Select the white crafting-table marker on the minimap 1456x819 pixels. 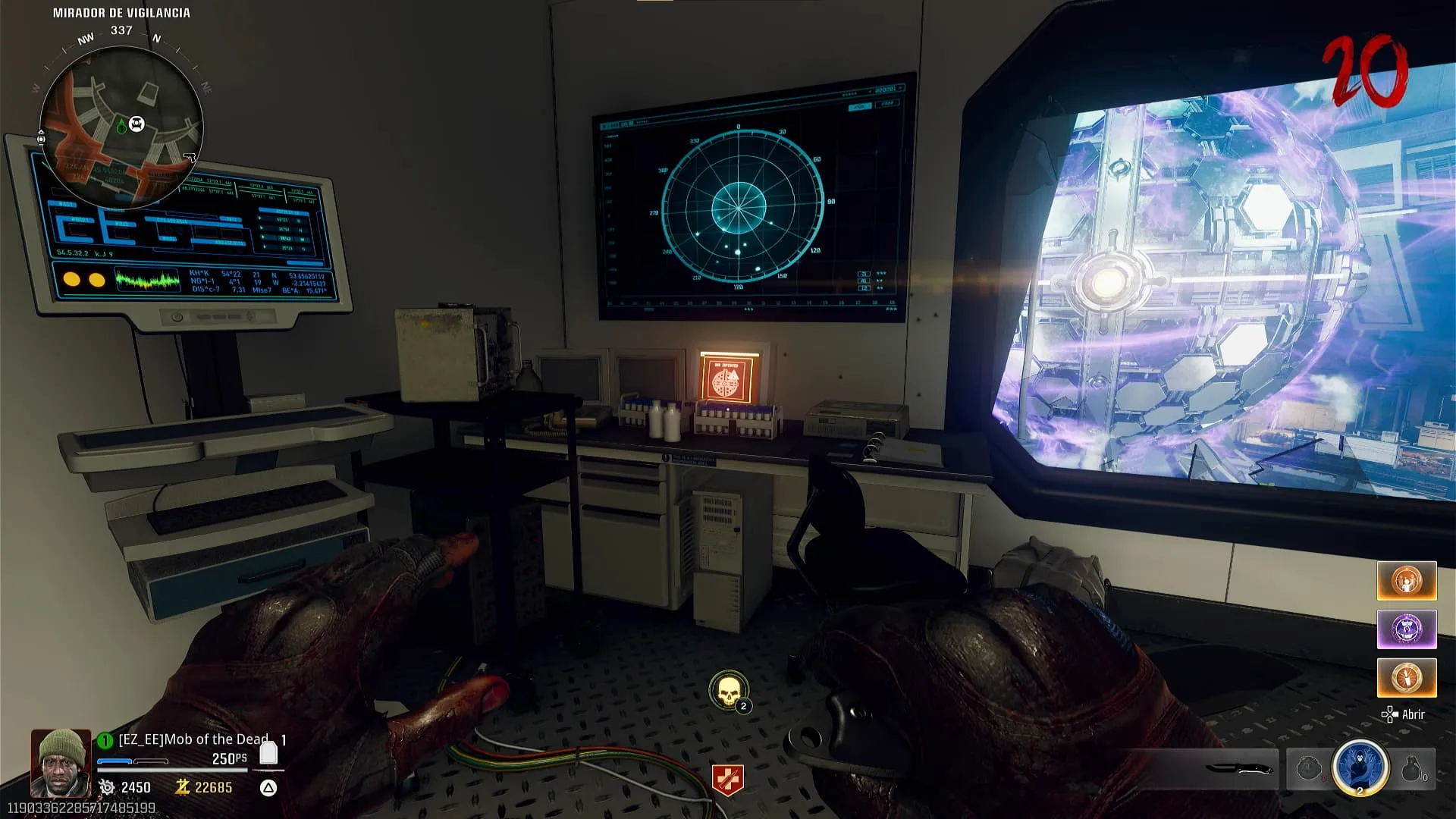[136, 124]
